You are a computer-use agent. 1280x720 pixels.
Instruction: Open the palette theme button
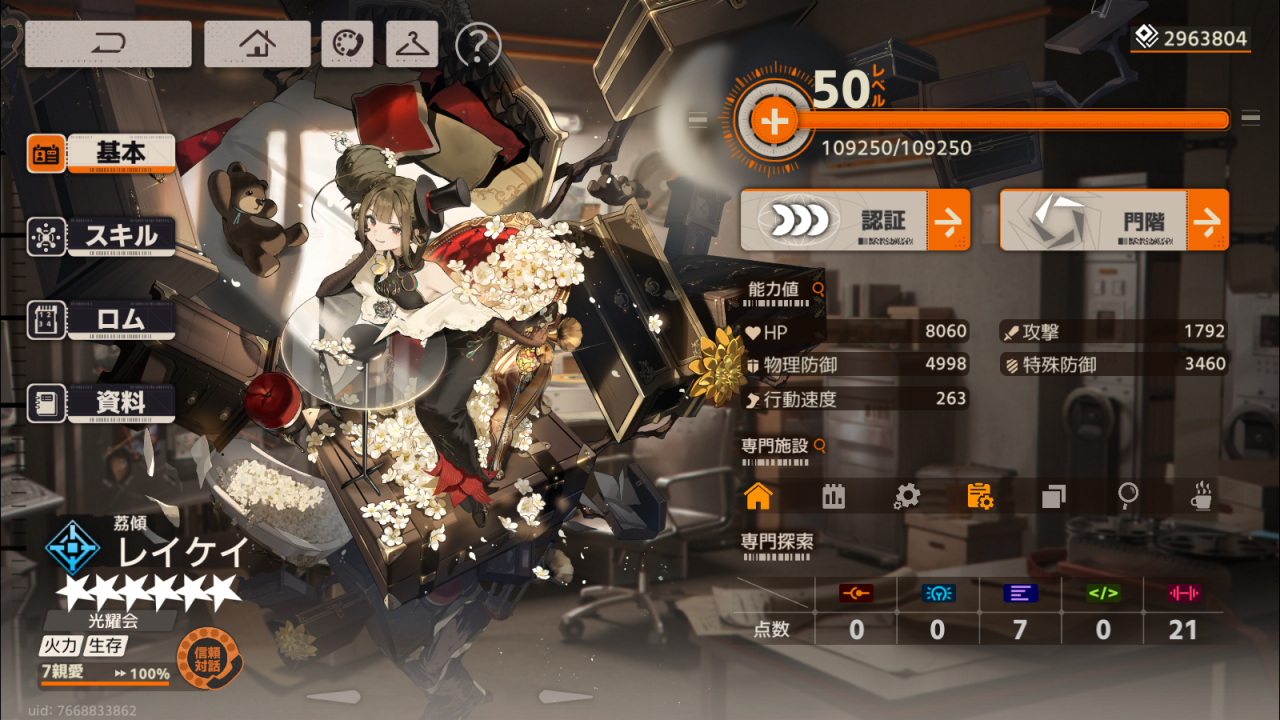click(x=347, y=44)
